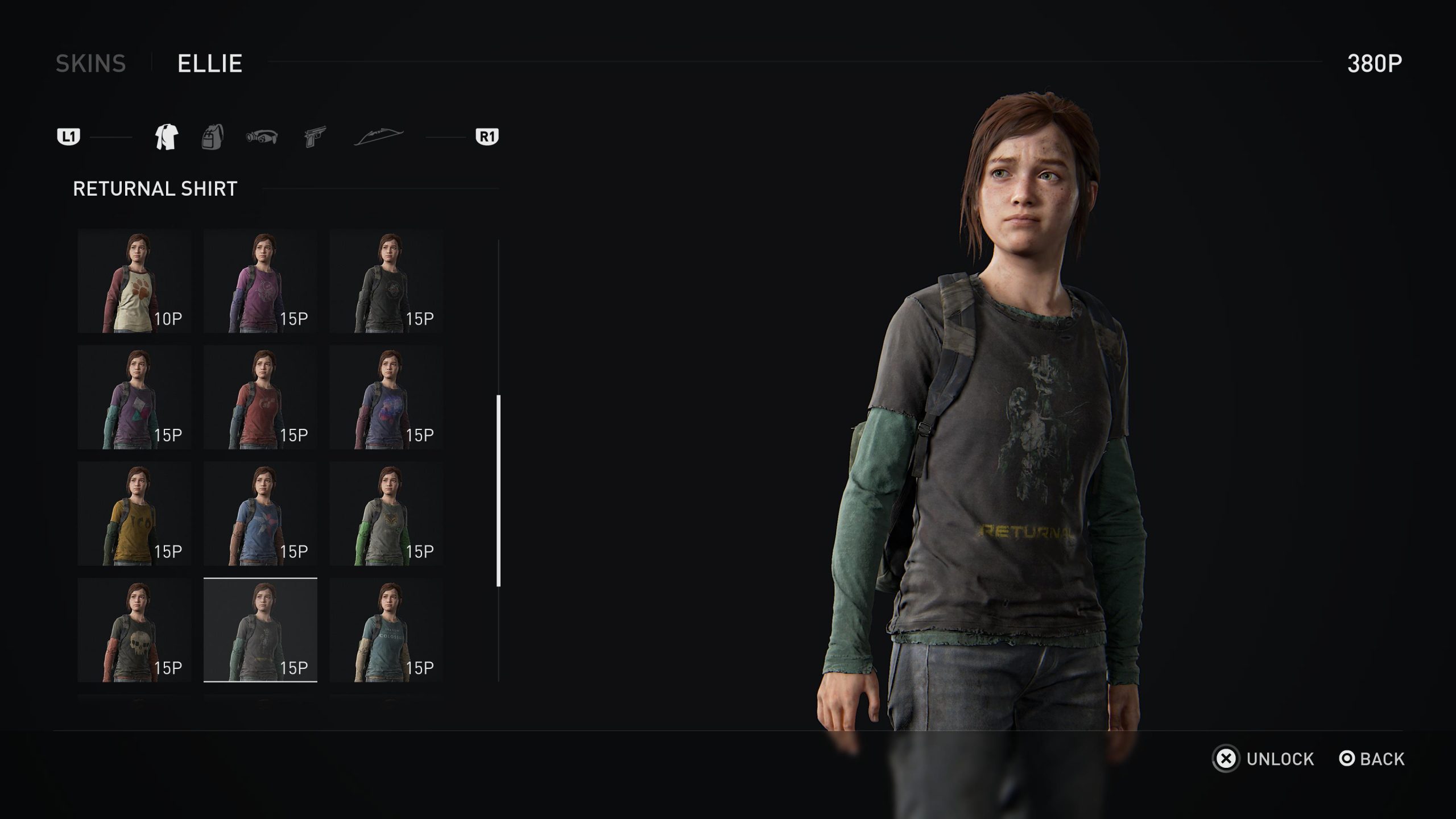
Task: Show the flashlight skins category
Action: click(x=262, y=137)
